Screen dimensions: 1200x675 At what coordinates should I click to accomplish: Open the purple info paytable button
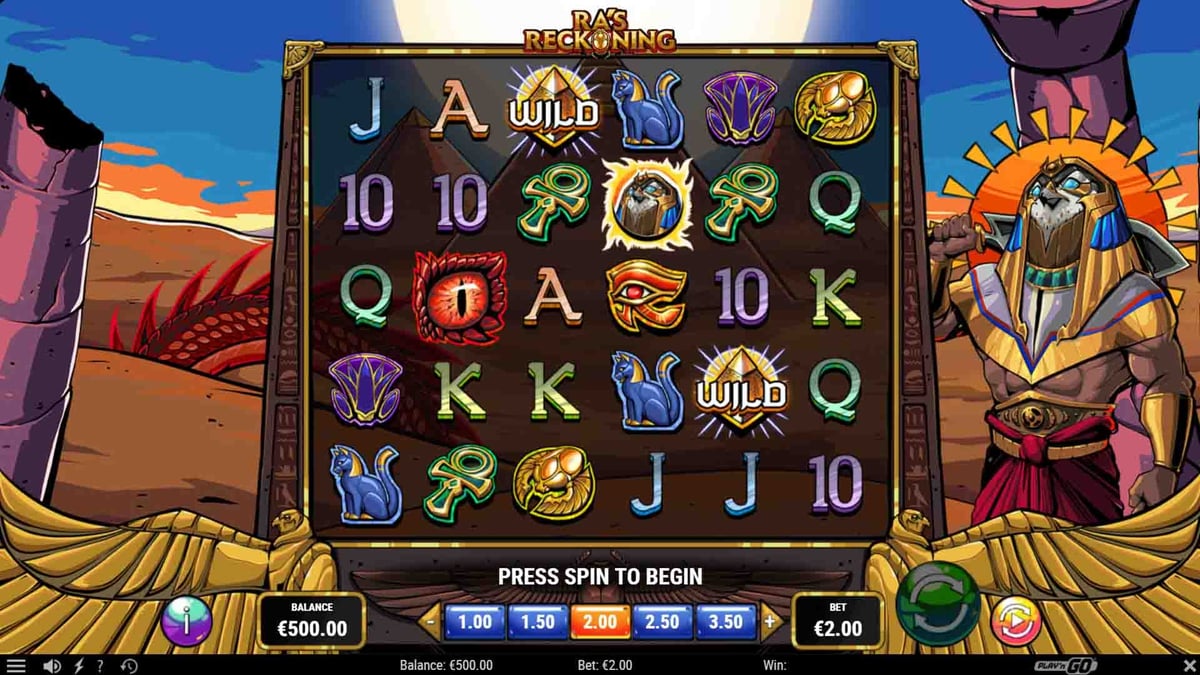click(x=187, y=621)
